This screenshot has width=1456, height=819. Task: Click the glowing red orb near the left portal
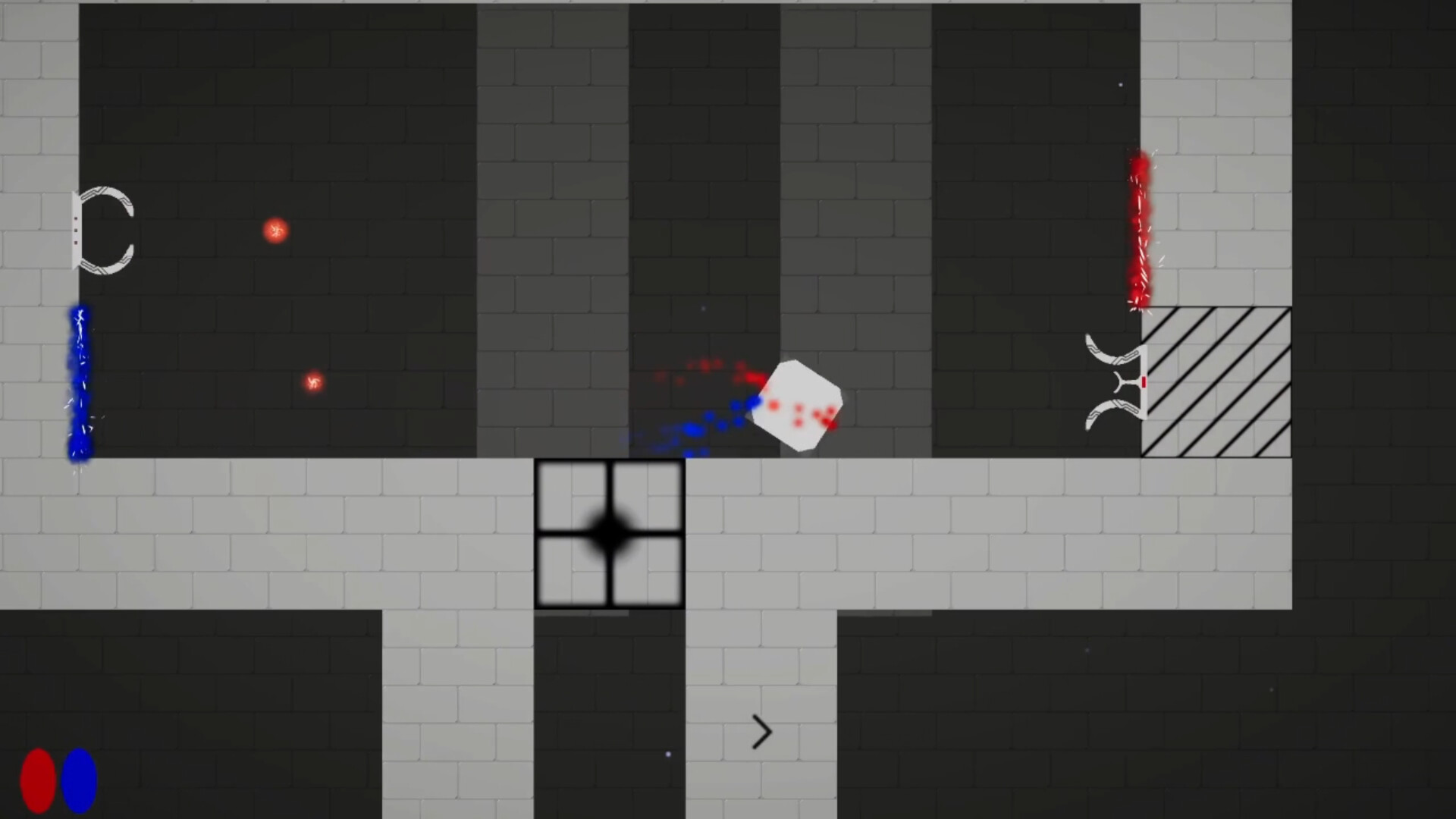[276, 230]
